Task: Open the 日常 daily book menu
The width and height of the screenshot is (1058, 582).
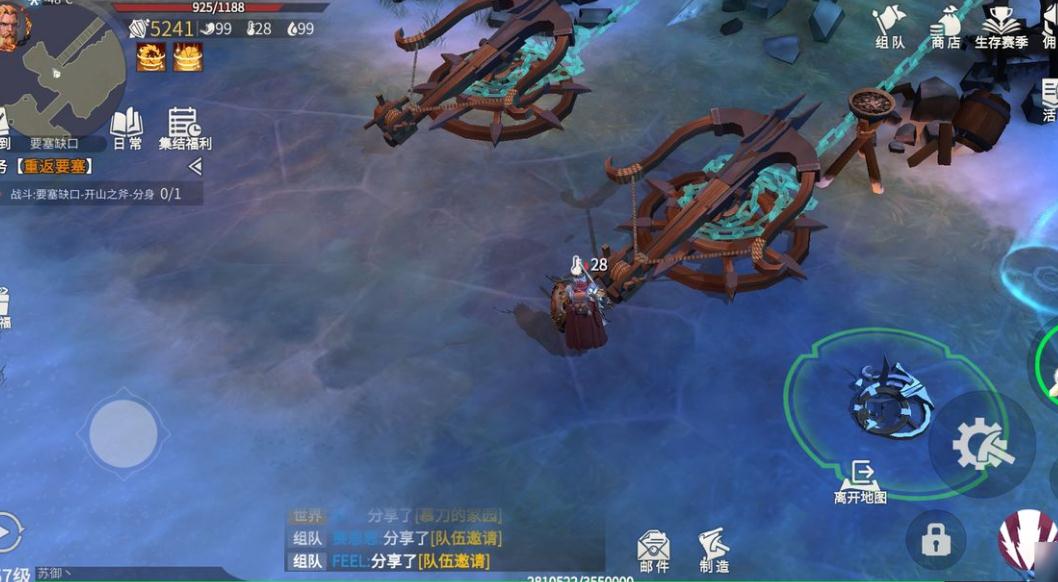Action: pos(126,130)
